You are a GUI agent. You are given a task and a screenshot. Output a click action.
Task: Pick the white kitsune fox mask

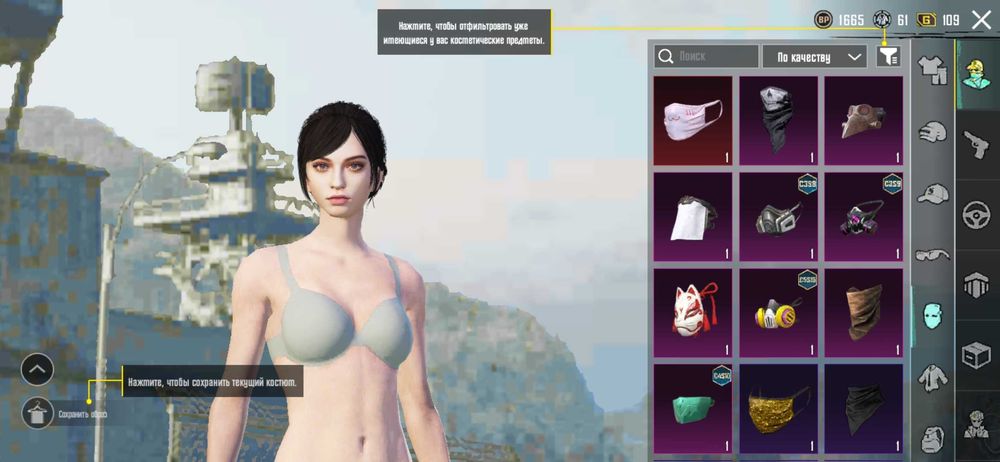[x=692, y=312]
